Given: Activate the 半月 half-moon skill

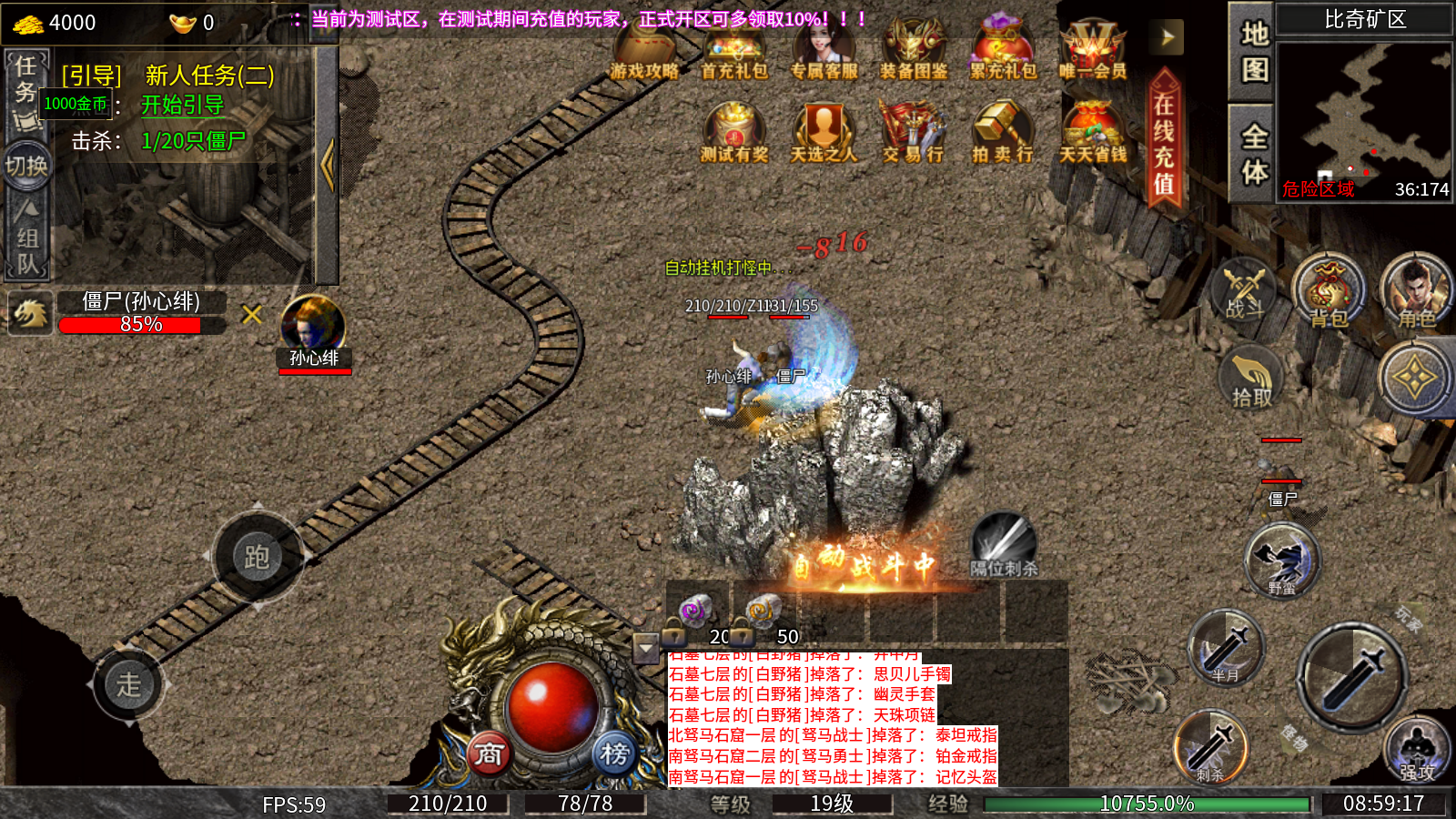Looking at the screenshot, I should [x=1226, y=648].
